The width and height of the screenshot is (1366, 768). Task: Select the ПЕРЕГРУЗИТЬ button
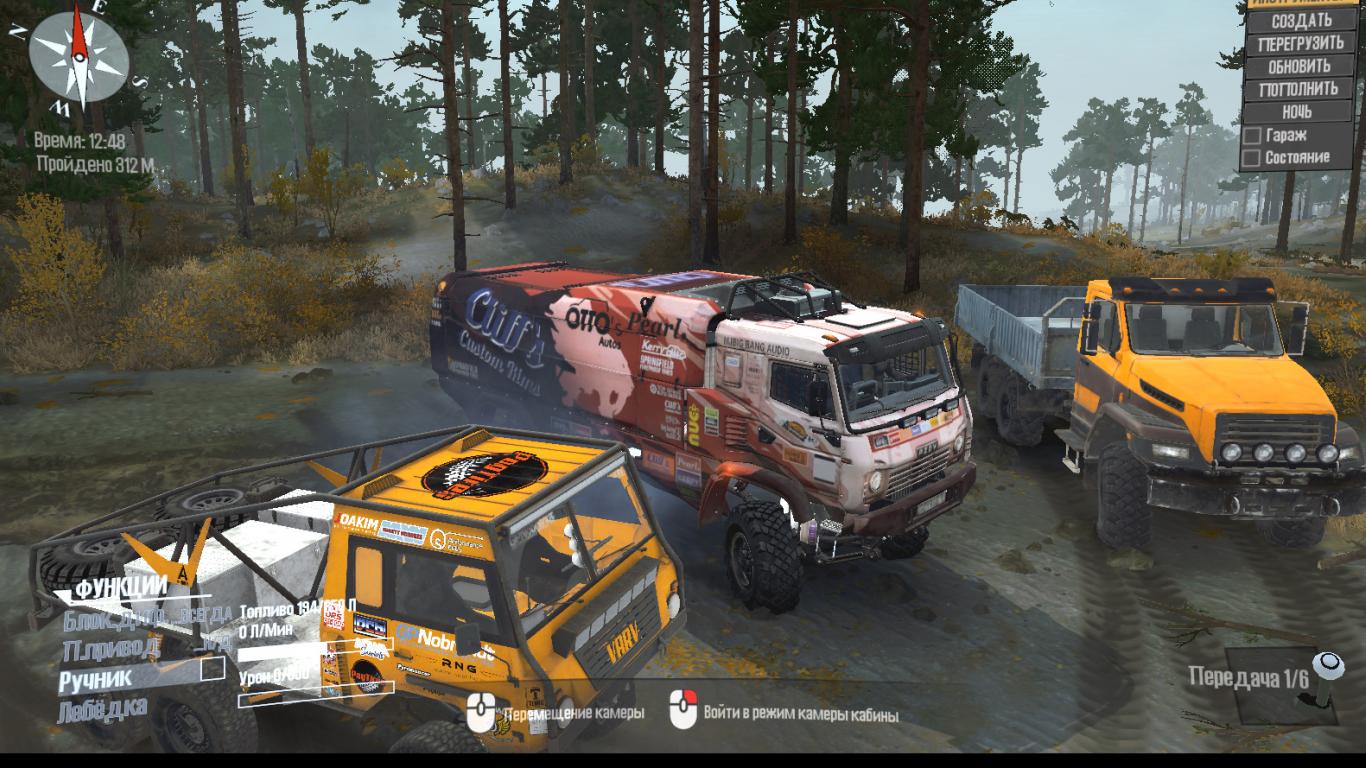point(1300,43)
